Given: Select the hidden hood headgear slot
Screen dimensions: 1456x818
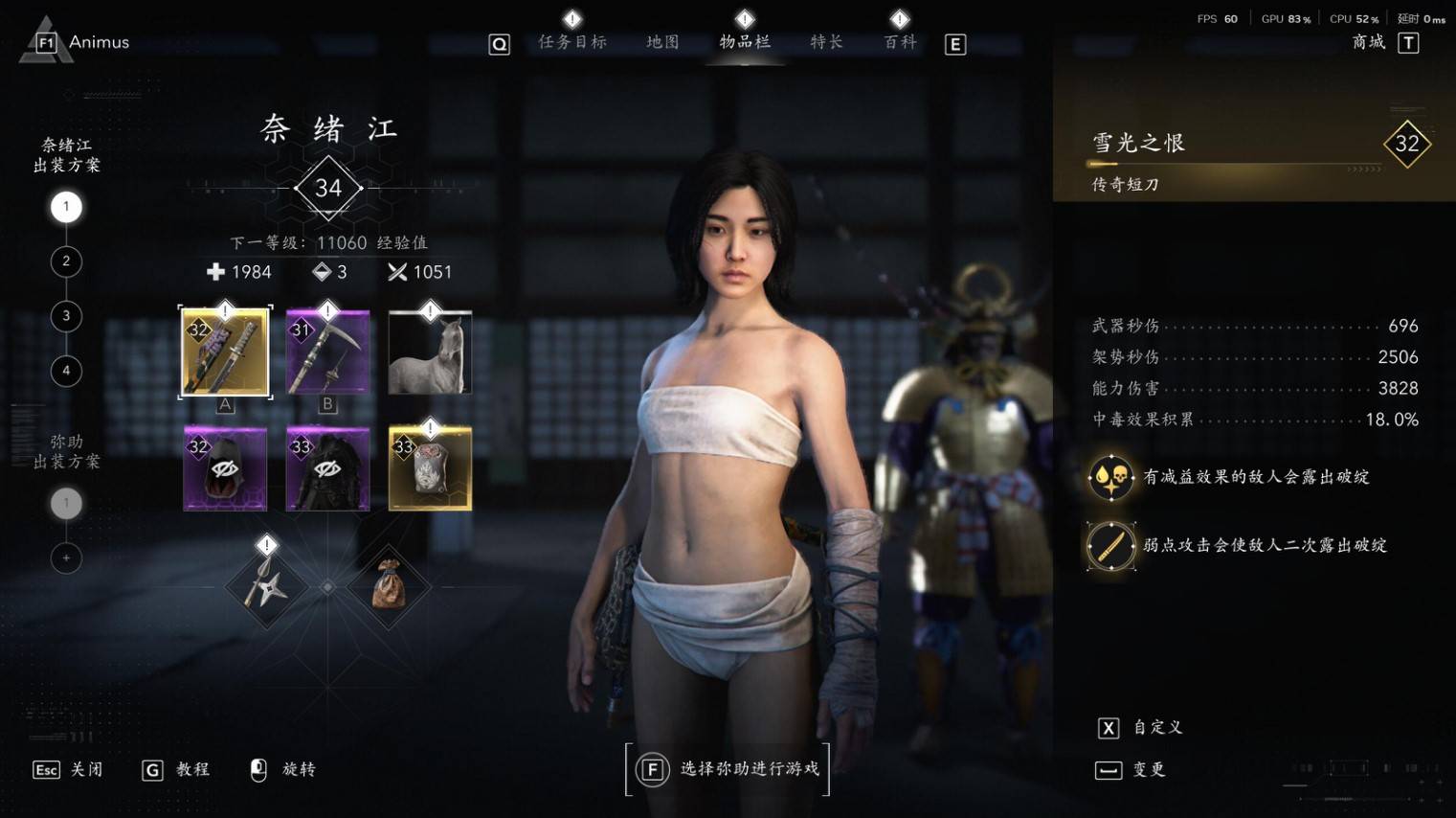Looking at the screenshot, I should pyautogui.click(x=225, y=468).
